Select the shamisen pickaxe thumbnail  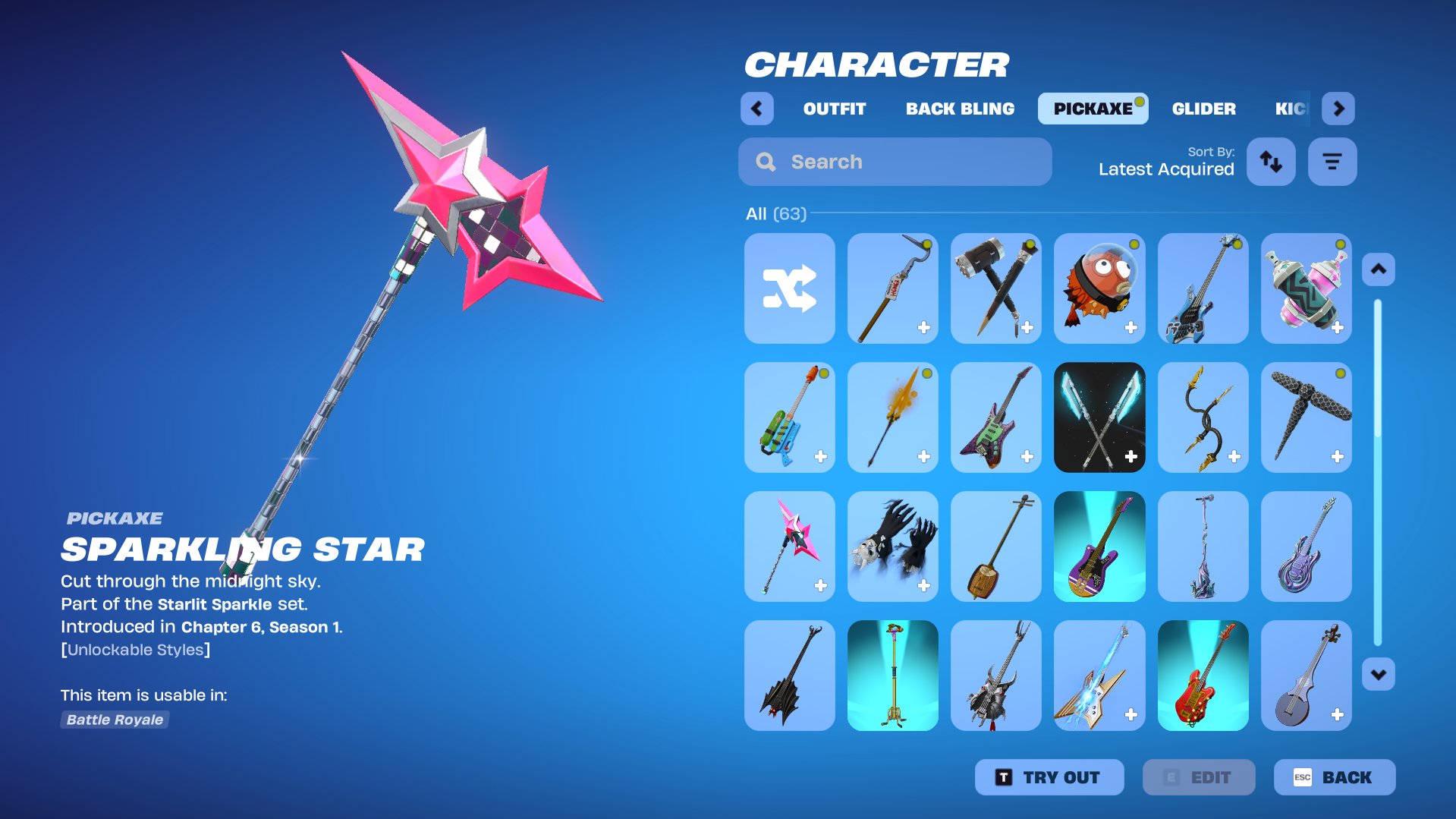(996, 547)
